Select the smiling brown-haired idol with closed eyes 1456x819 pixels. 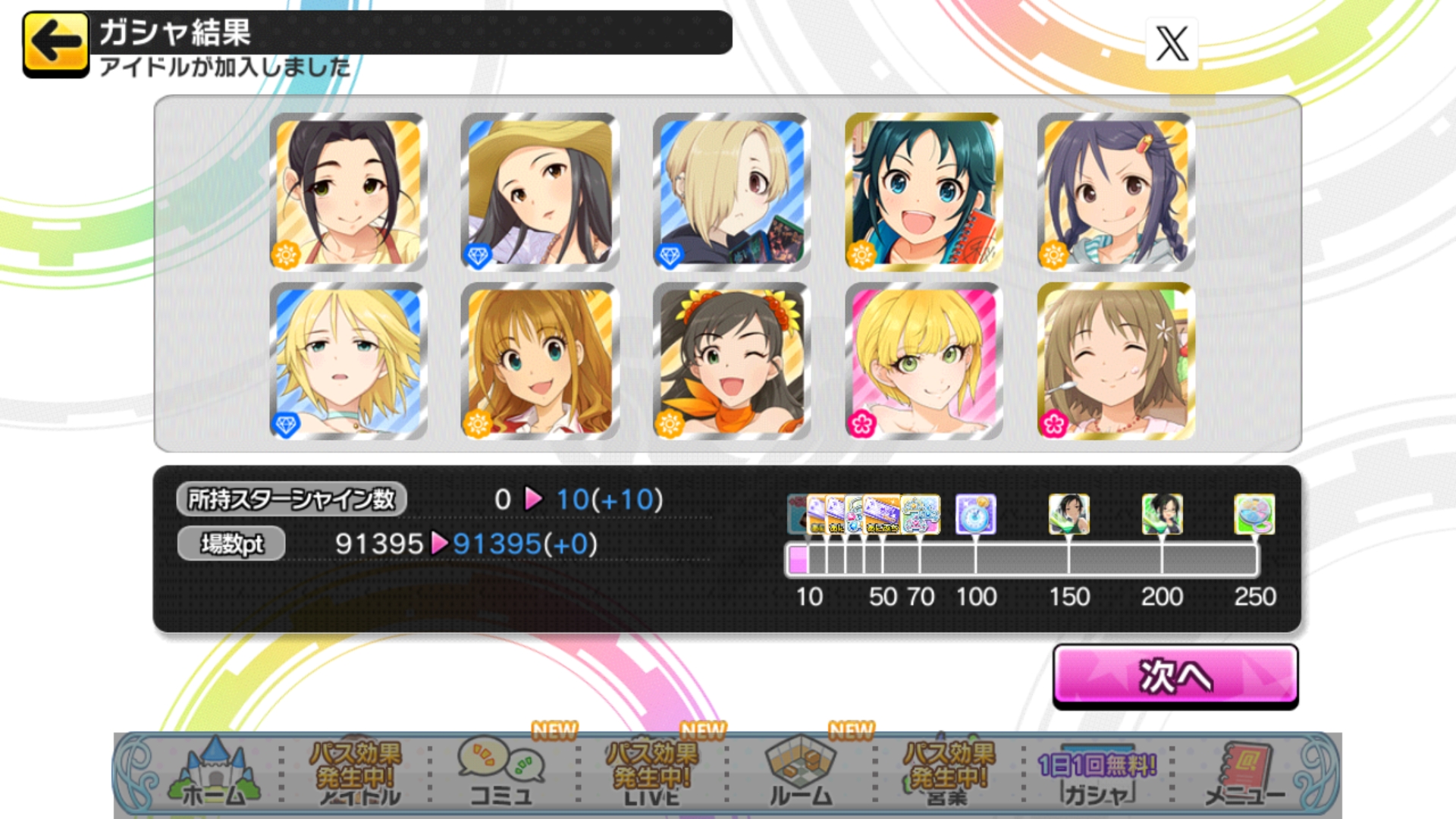(x=1116, y=361)
